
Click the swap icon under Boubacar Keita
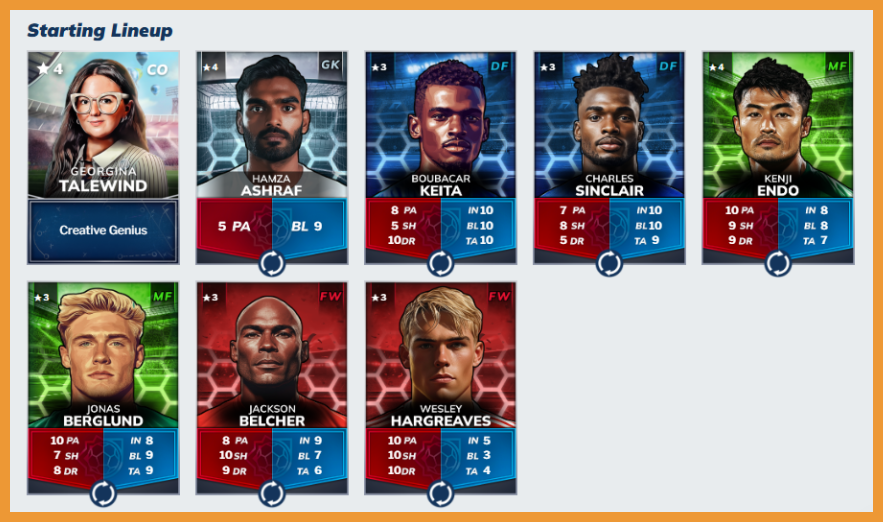pyautogui.click(x=441, y=263)
